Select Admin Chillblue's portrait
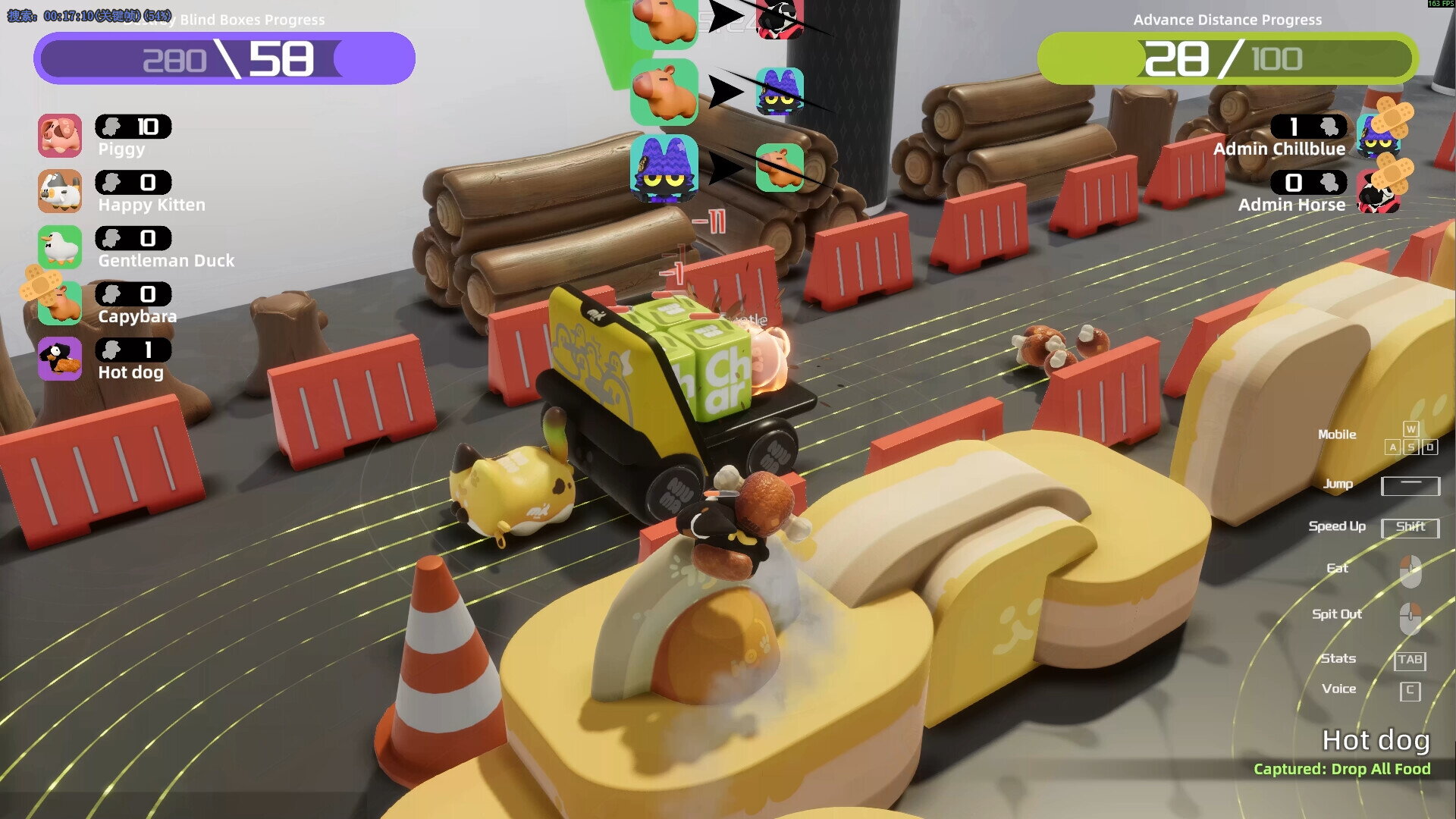Image resolution: width=1456 pixels, height=819 pixels. (x=1376, y=136)
